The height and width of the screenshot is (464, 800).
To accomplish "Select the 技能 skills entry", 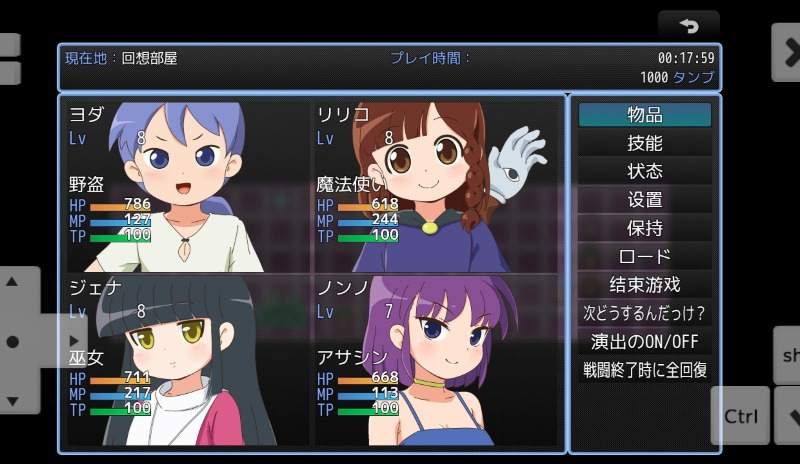I will coord(645,143).
